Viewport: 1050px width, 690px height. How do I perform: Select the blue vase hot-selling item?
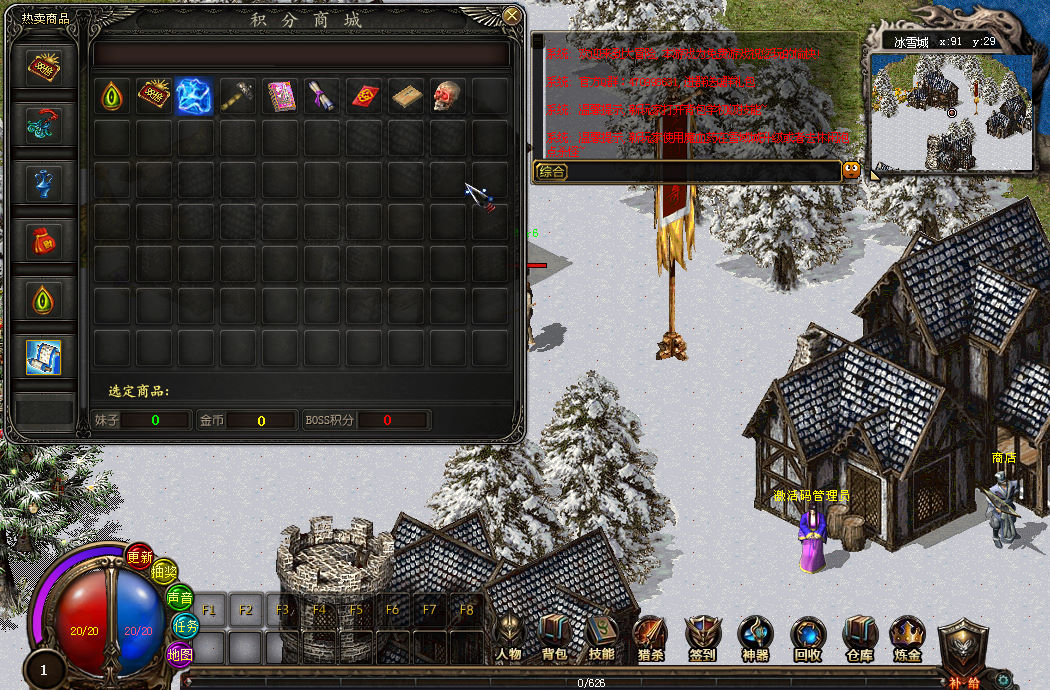click(x=44, y=182)
